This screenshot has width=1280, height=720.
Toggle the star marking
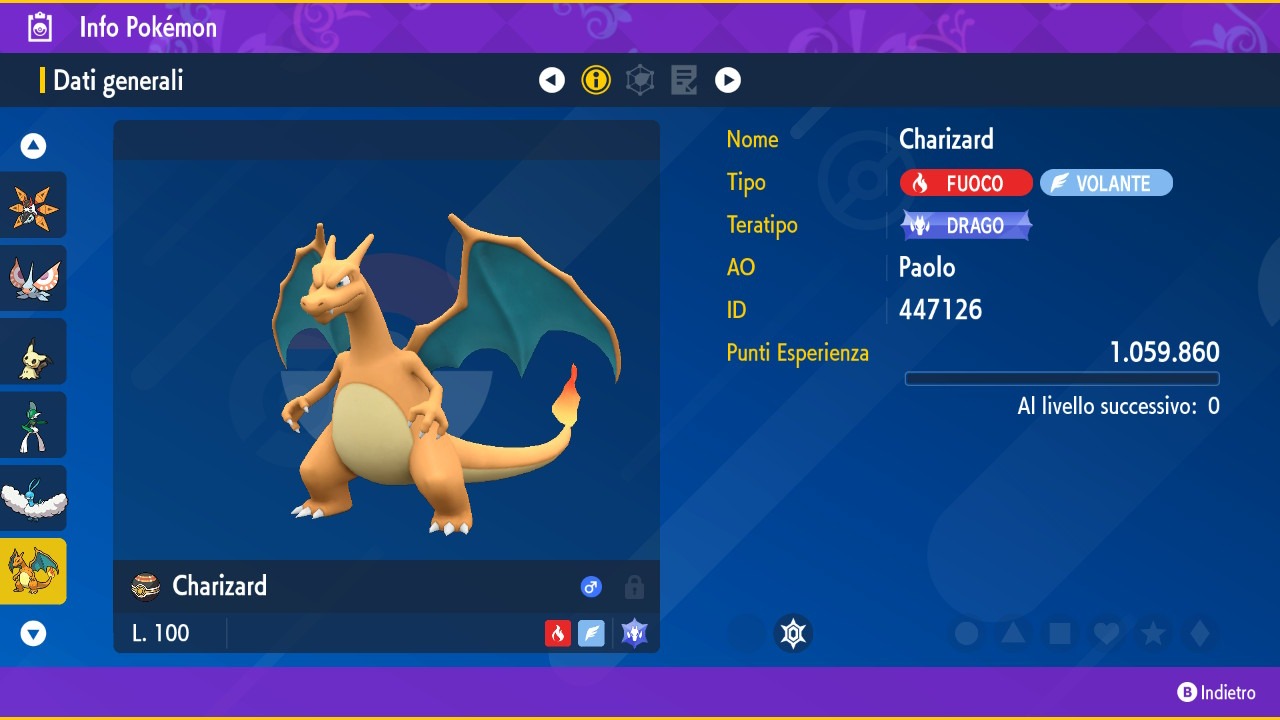click(1153, 633)
